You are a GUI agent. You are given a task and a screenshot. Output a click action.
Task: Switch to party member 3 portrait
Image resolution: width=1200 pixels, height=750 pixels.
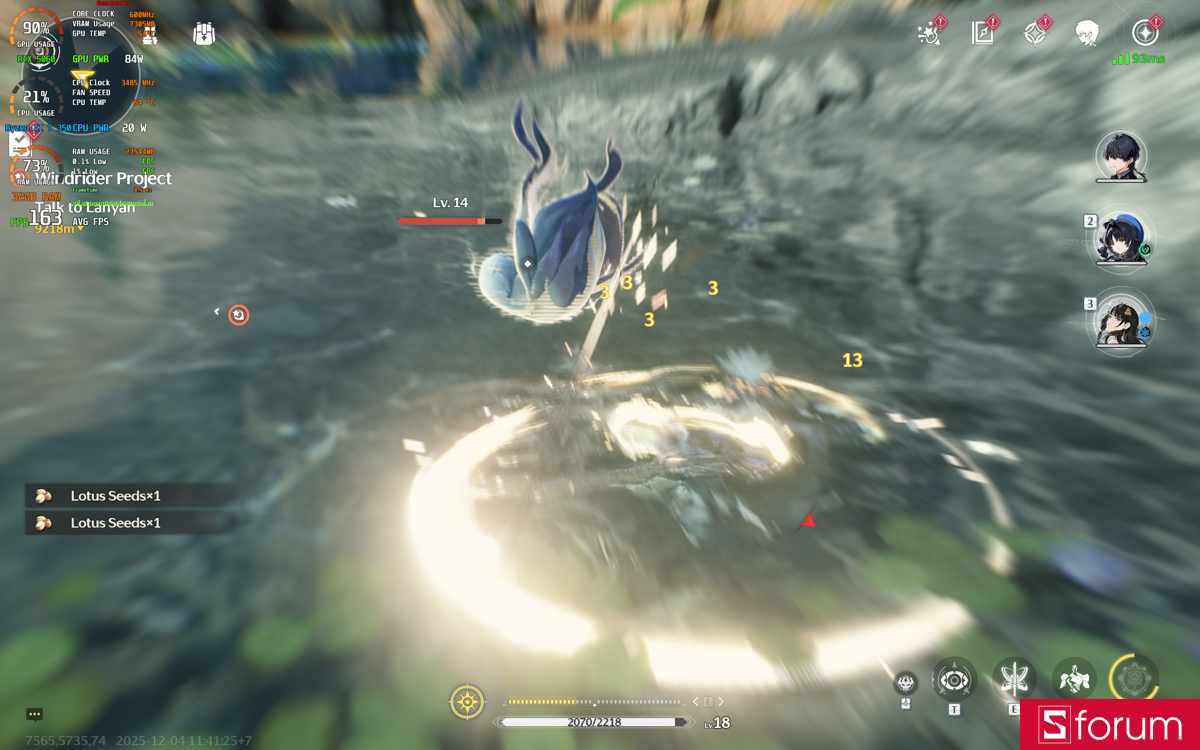pyautogui.click(x=1120, y=322)
